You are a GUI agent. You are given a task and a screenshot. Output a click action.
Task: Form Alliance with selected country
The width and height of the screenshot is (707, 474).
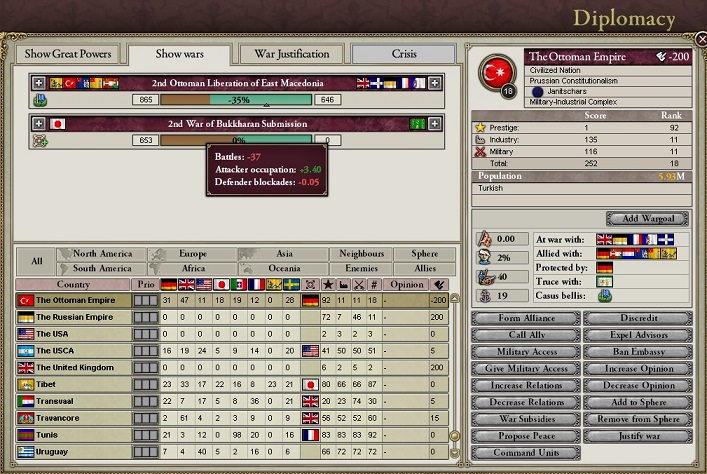(x=525, y=318)
